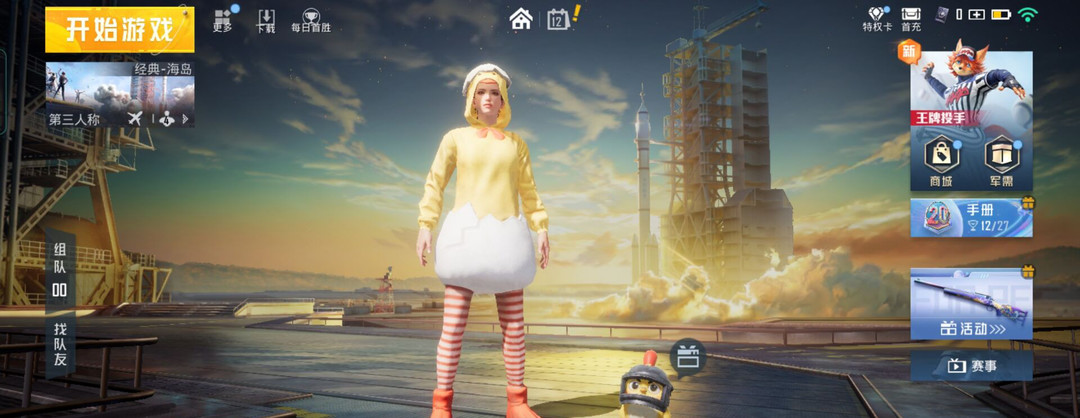The image size is (1080, 418).
Task: Open the 更多 menu
Action: [223, 20]
